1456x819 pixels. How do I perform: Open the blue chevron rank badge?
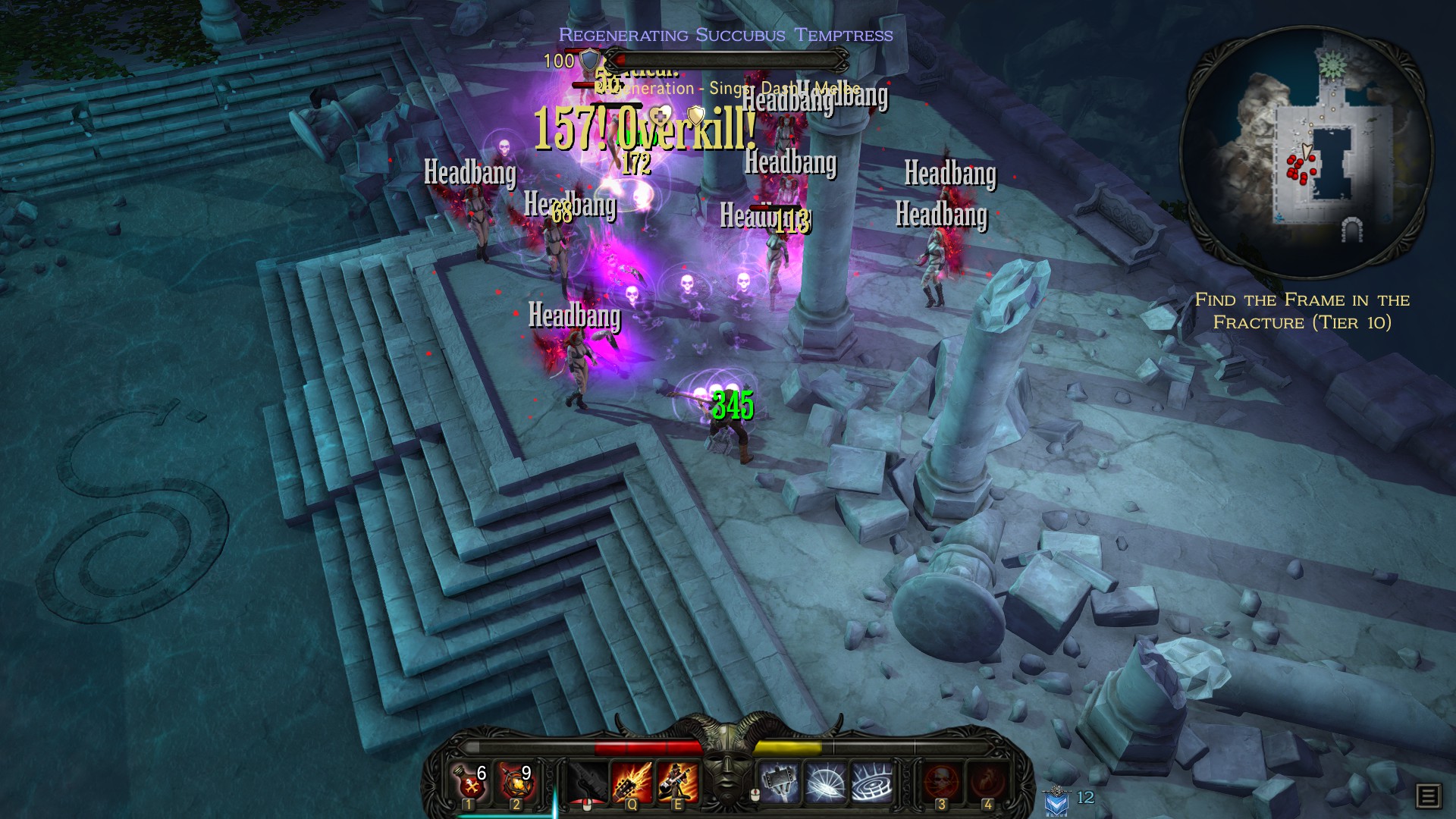[1056, 800]
